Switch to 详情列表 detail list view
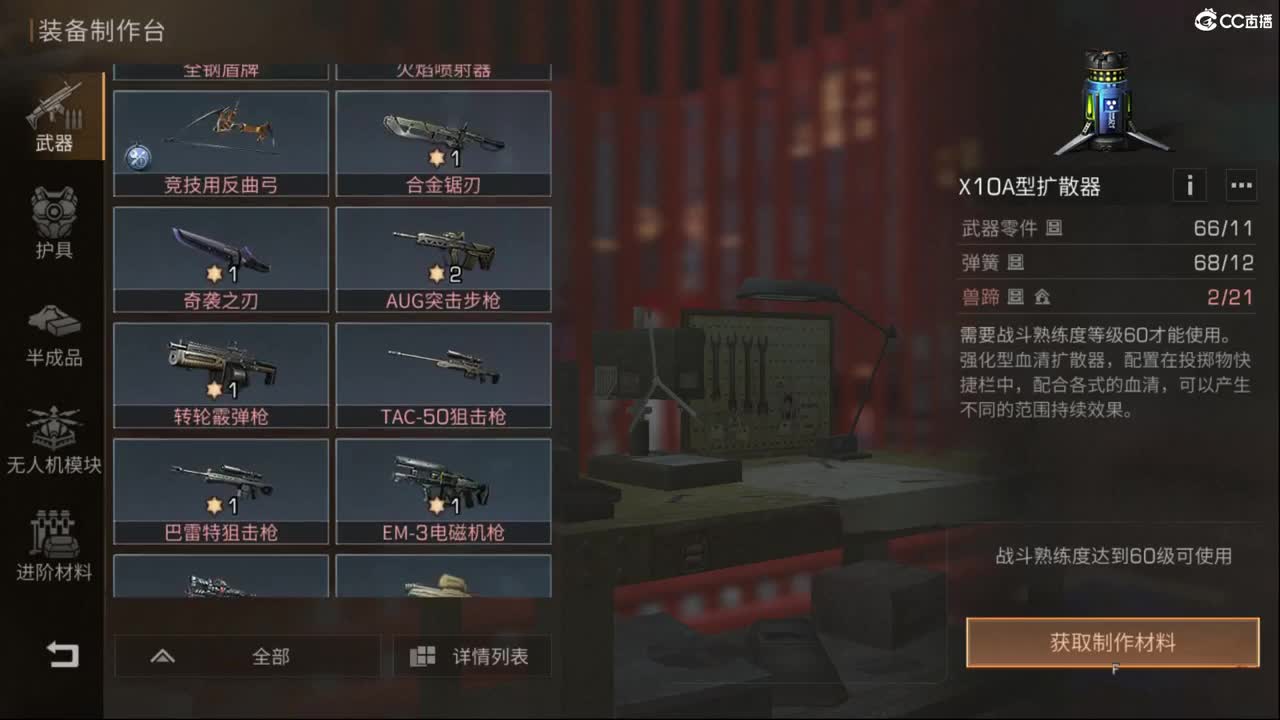 [x=471, y=656]
